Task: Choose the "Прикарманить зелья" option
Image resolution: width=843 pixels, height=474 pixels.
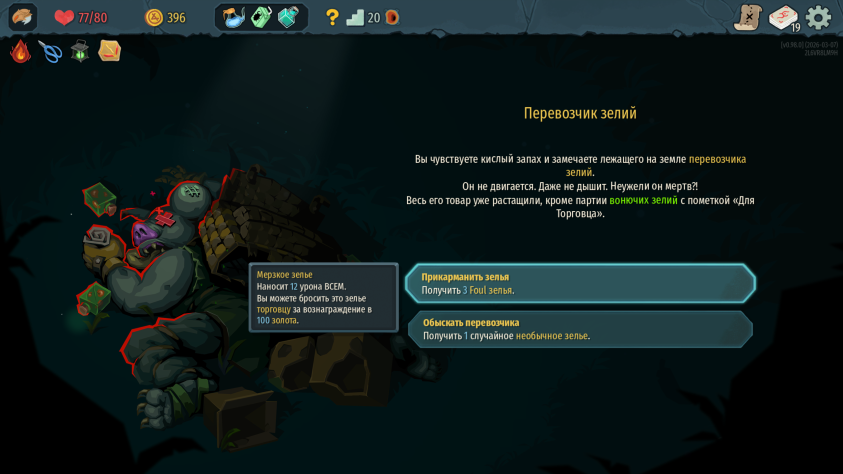Action: (580, 283)
